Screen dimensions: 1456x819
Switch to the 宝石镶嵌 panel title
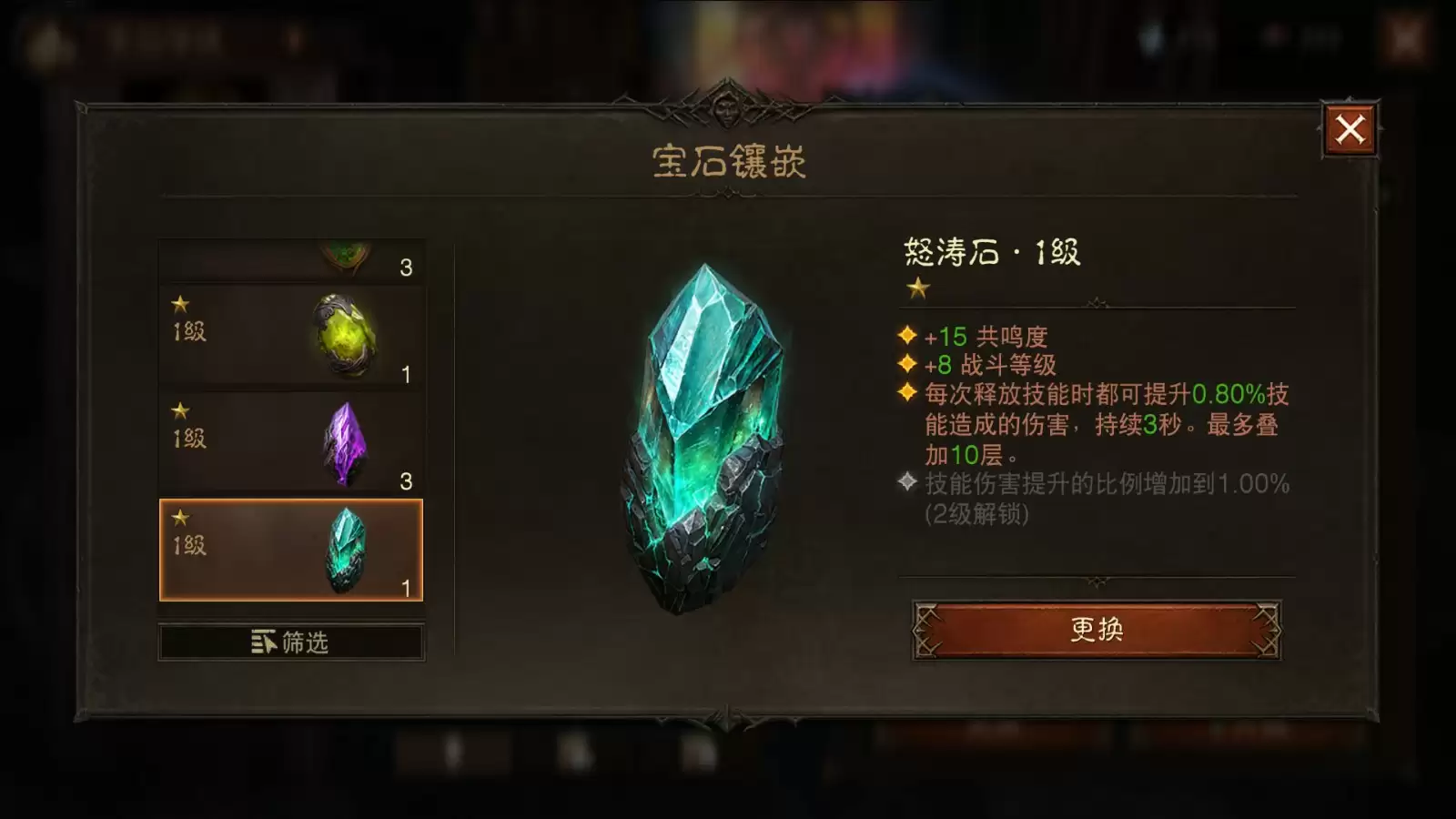point(728,162)
